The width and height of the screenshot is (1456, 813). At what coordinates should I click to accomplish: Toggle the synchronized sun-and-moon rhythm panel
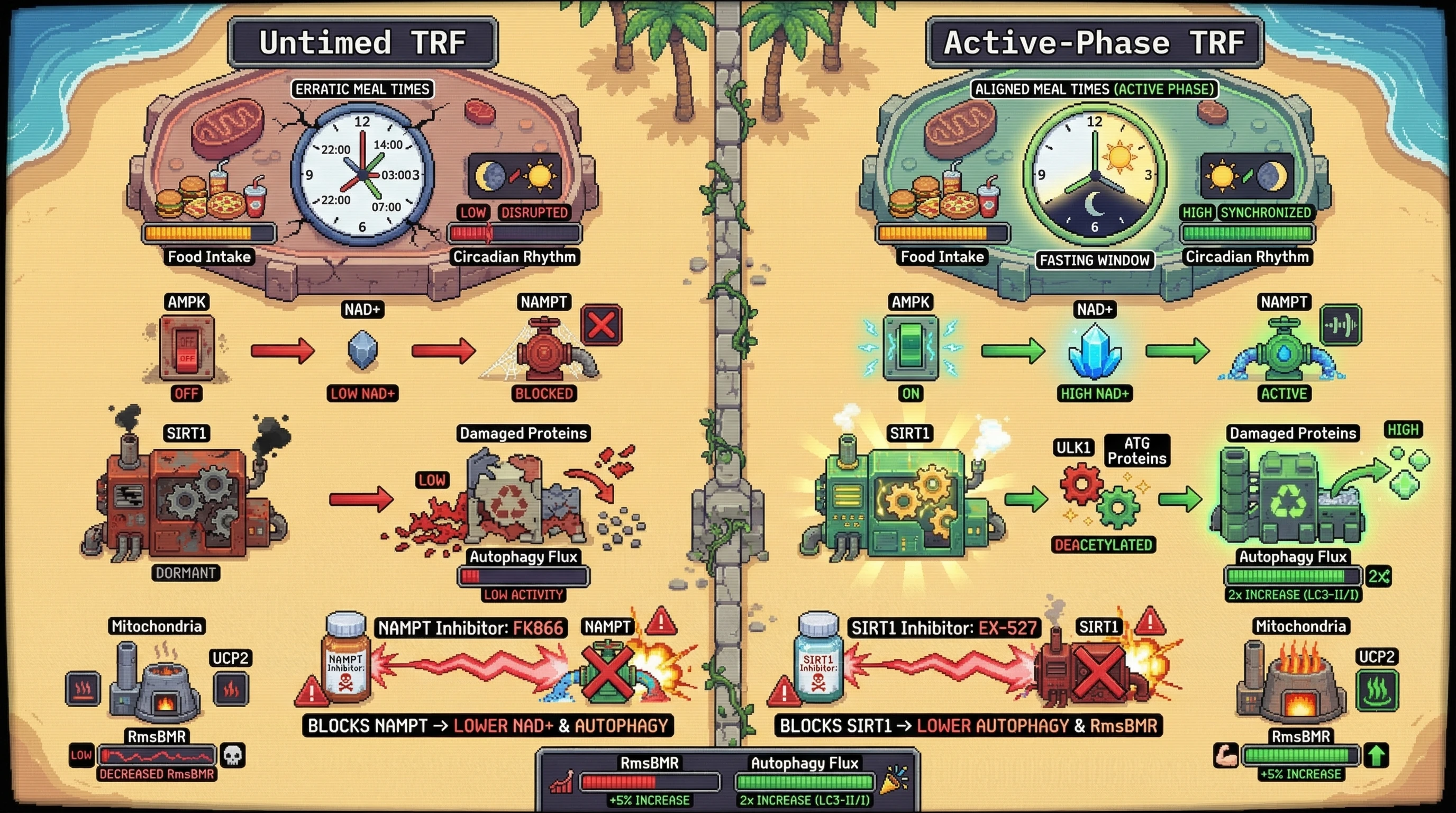pos(1247,176)
